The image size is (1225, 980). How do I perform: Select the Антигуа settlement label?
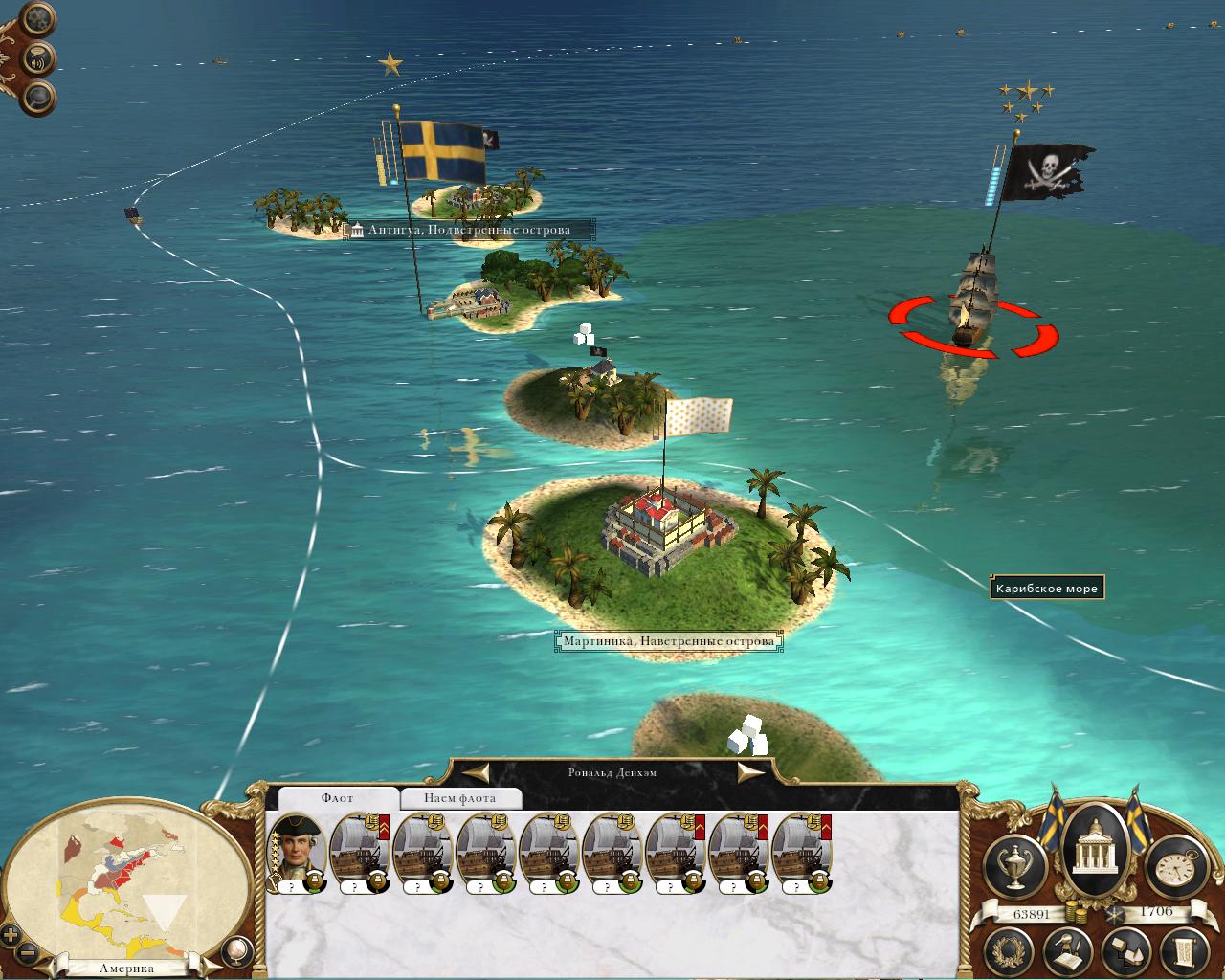coord(468,230)
